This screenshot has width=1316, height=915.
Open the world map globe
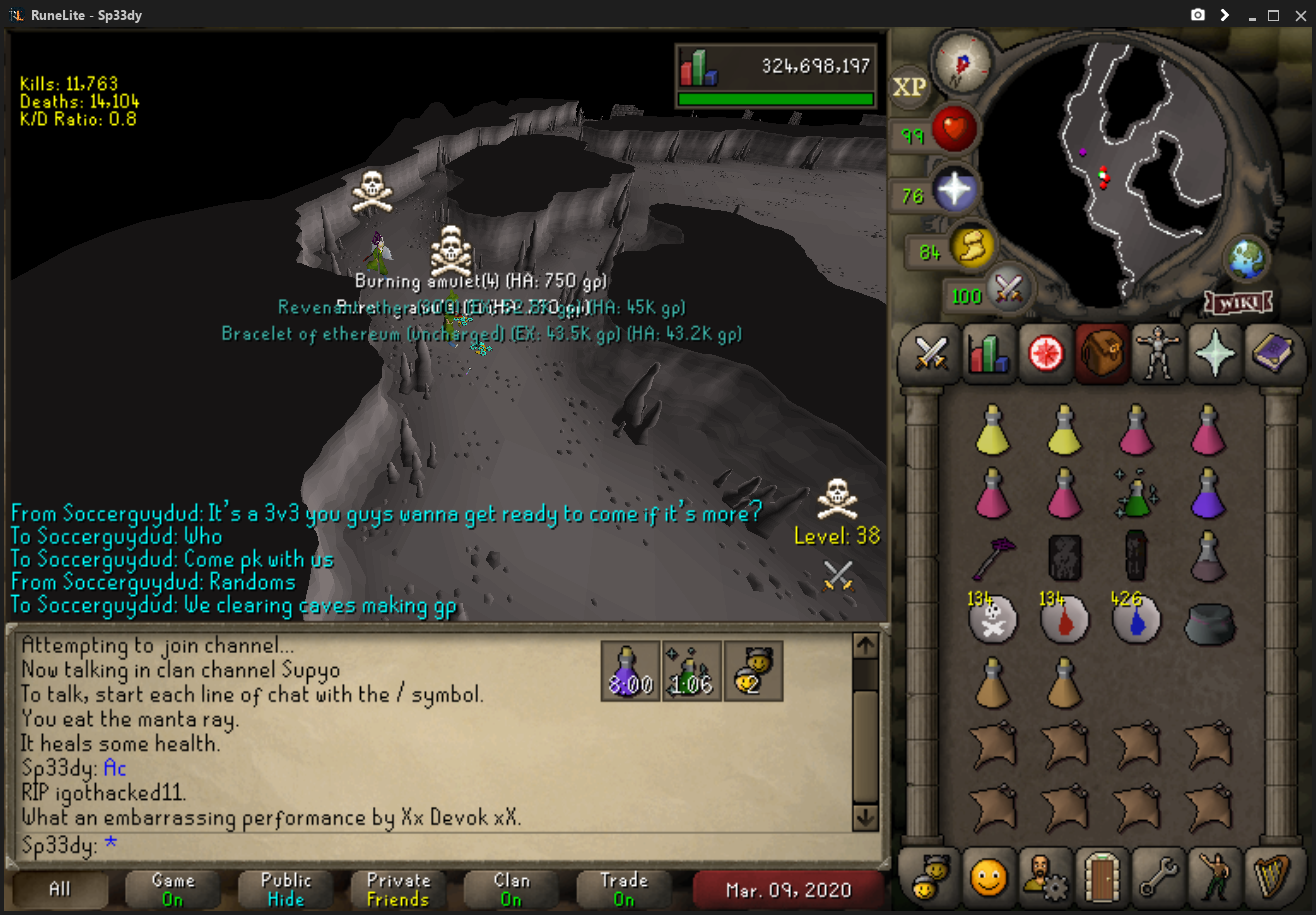pyautogui.click(x=1246, y=256)
